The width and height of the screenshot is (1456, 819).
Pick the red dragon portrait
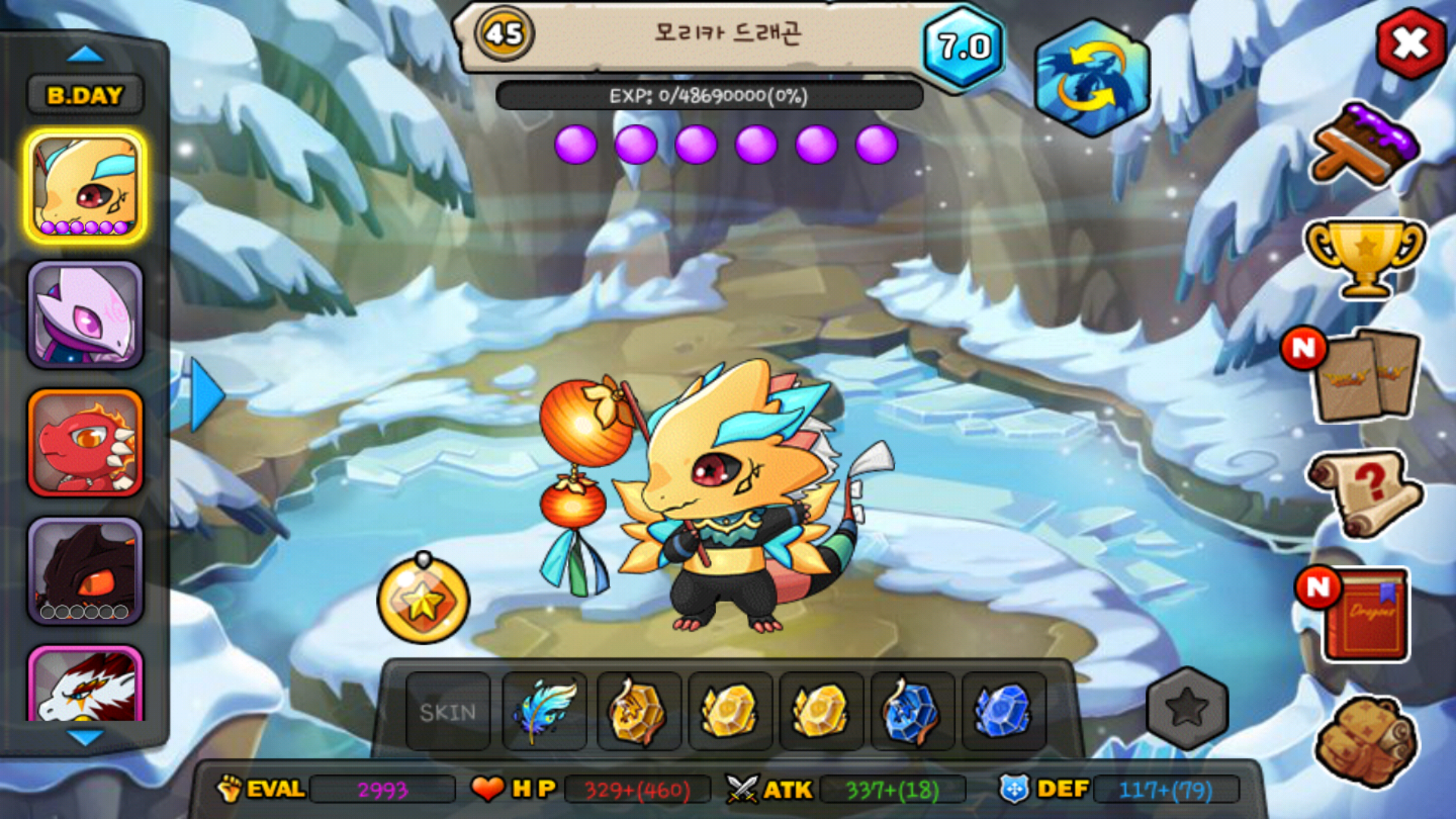[x=86, y=444]
